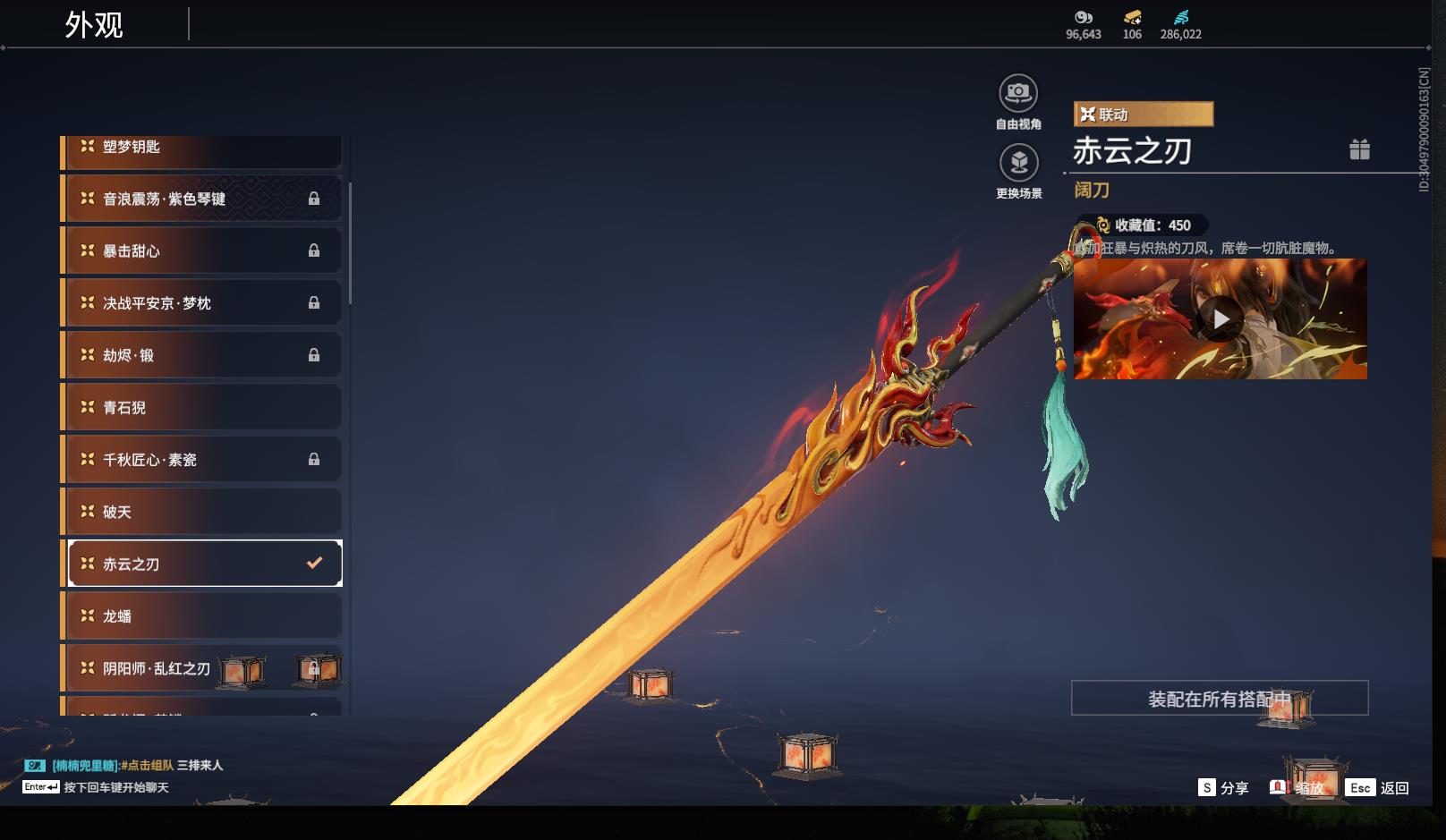Go back with the 返回 button
1446x840 pixels.
1380,787
